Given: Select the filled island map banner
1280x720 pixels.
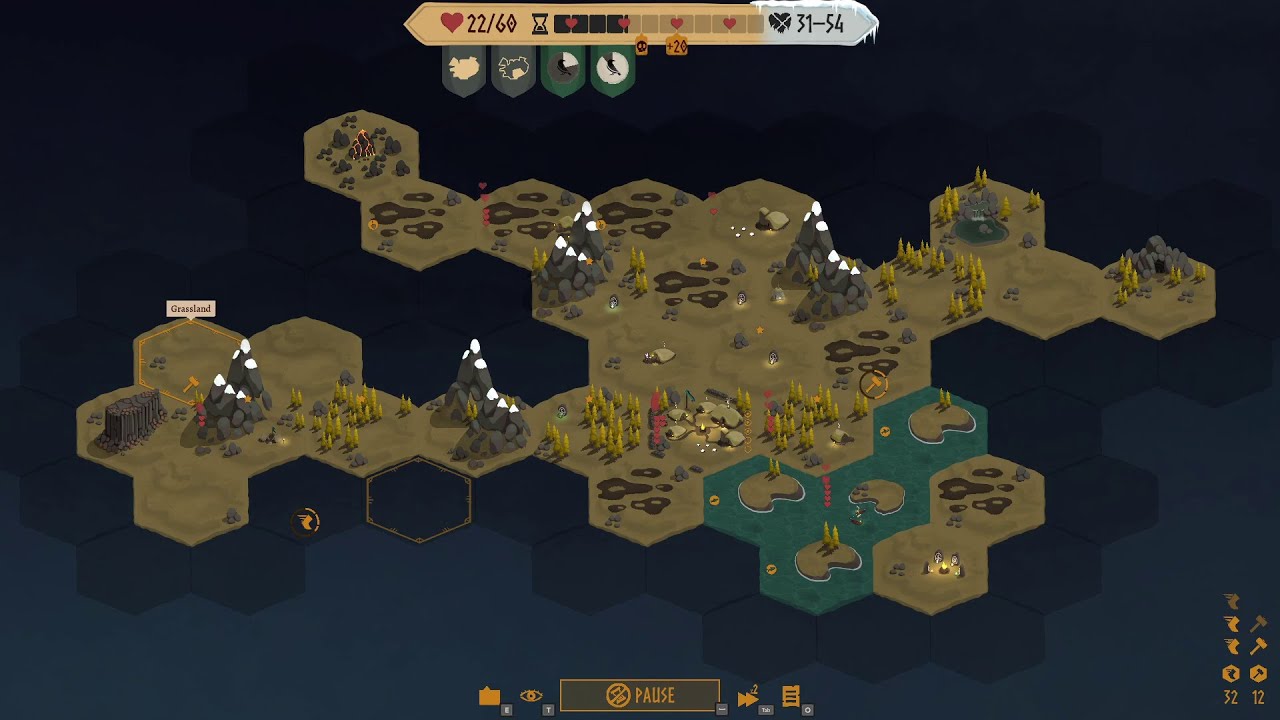Looking at the screenshot, I should point(464,69).
